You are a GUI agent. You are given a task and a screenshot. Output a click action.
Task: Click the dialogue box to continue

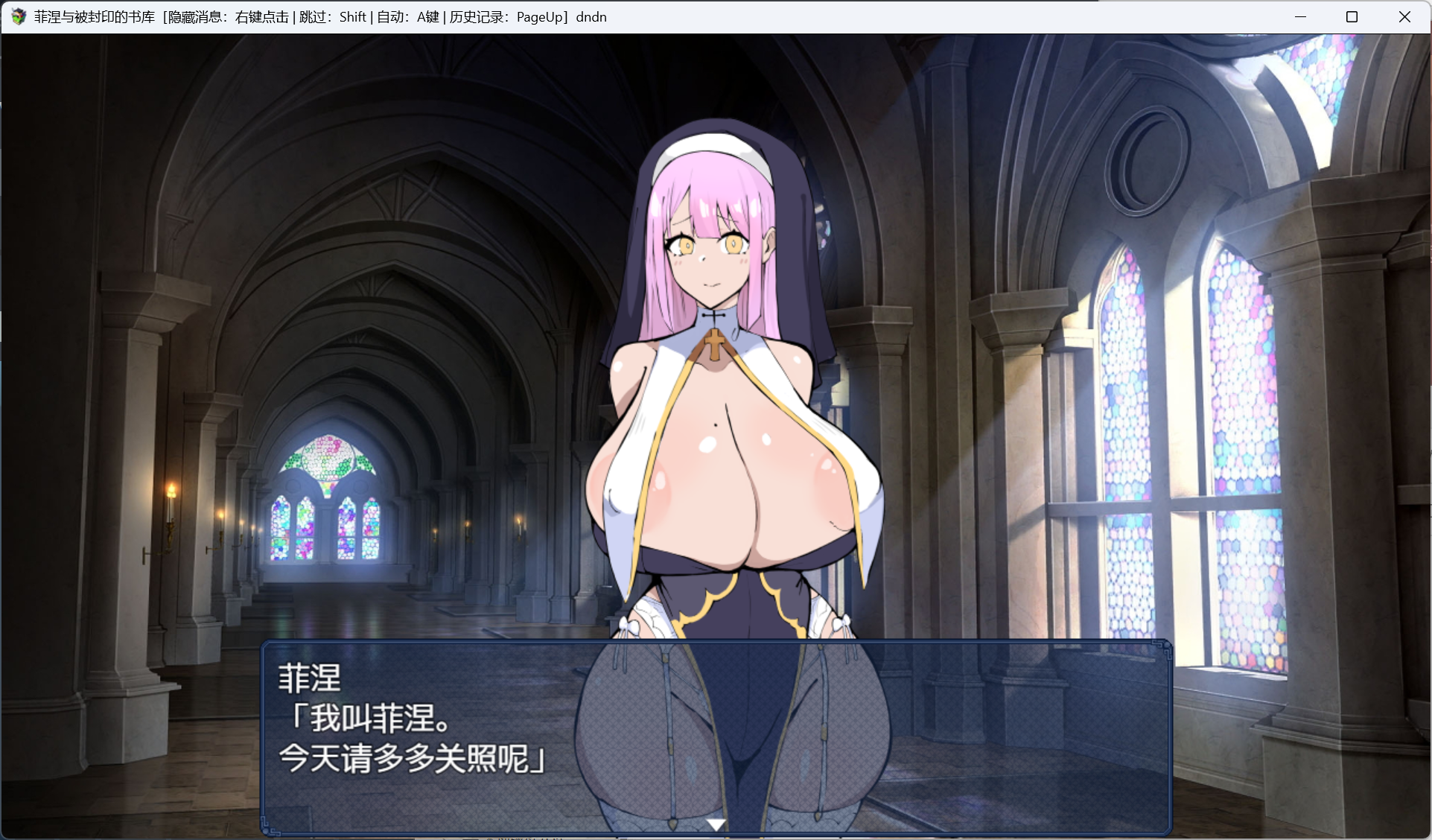click(x=716, y=736)
